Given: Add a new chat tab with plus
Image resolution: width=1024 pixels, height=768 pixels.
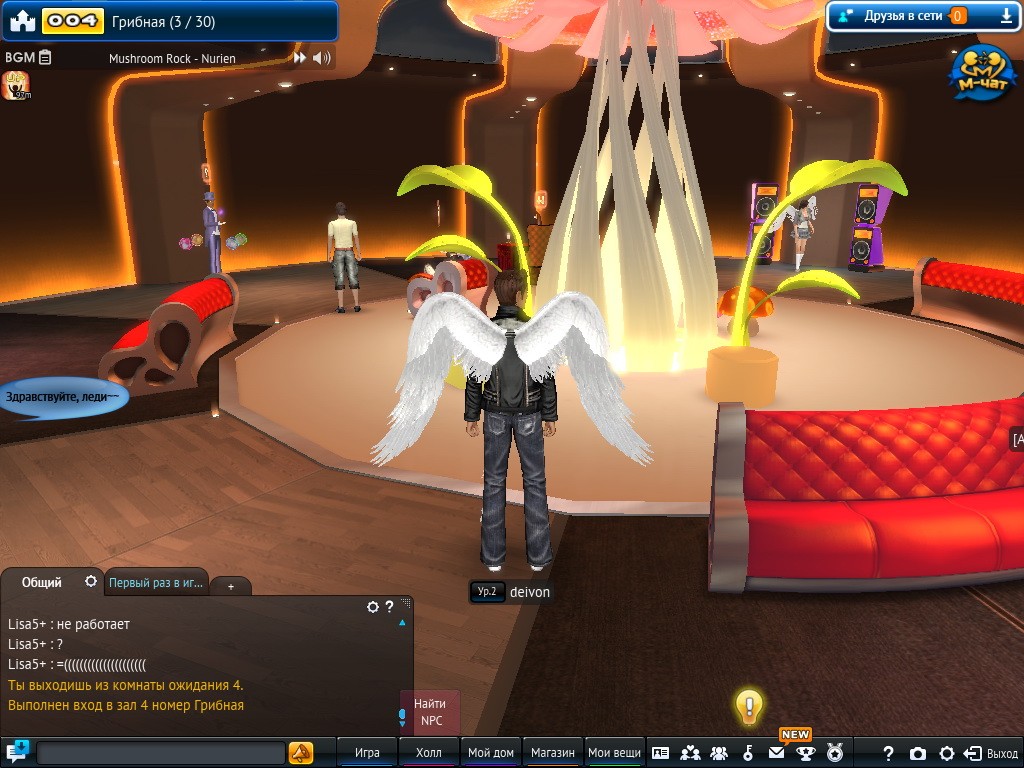Looking at the screenshot, I should 231,587.
